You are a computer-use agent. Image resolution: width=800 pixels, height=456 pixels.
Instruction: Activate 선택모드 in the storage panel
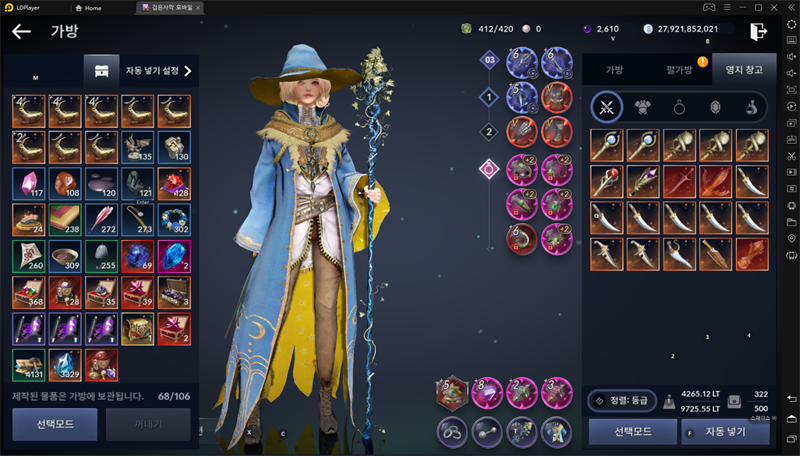(631, 432)
